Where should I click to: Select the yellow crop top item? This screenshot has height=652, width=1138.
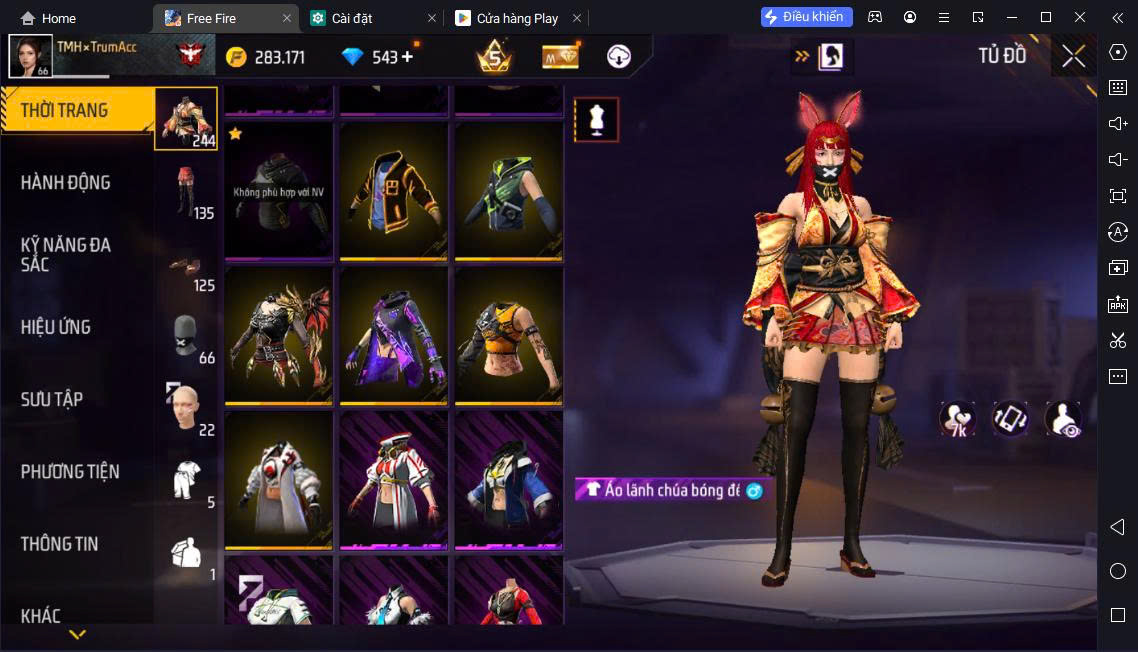[509, 335]
